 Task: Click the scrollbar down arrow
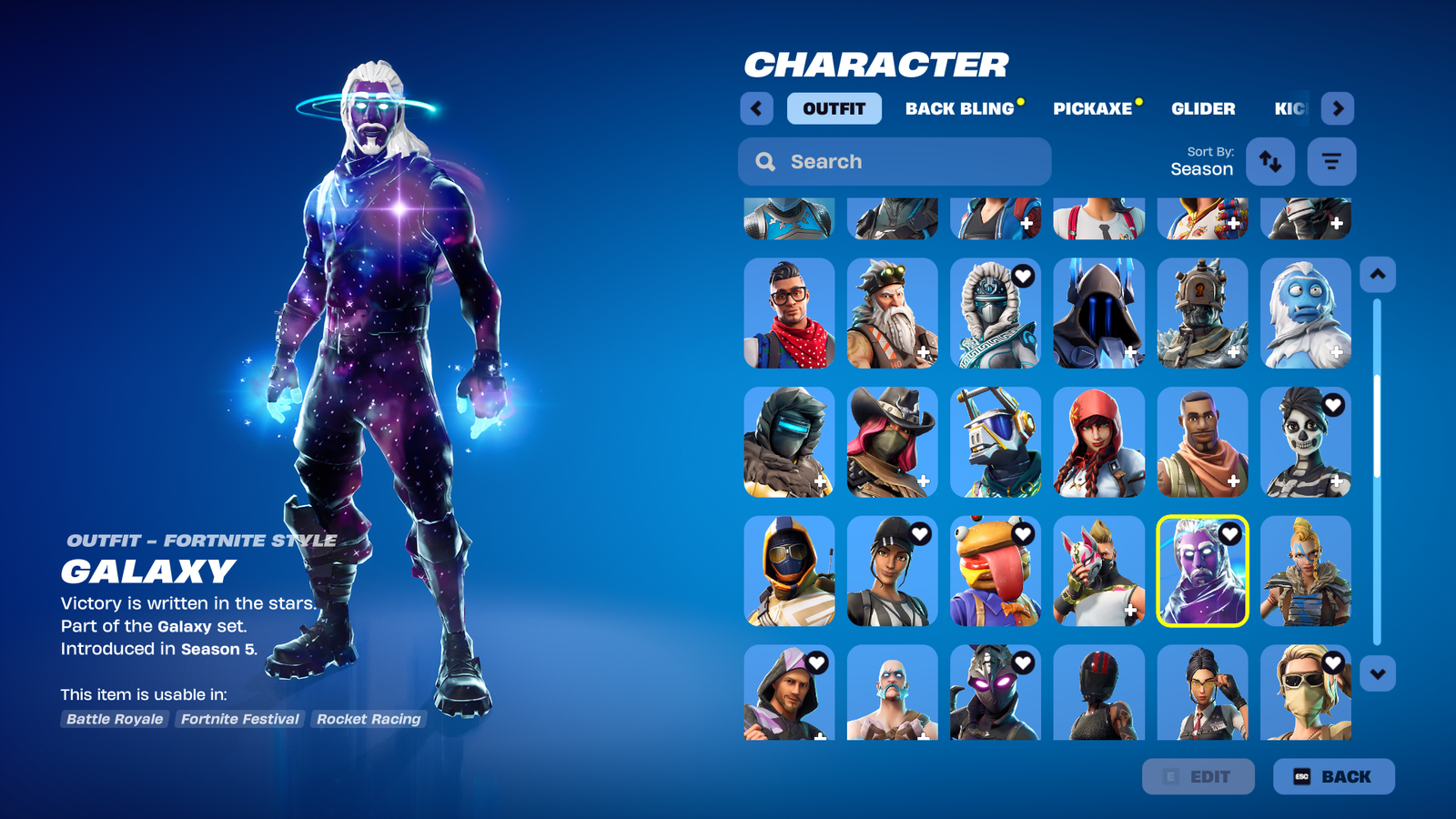coord(1376,672)
